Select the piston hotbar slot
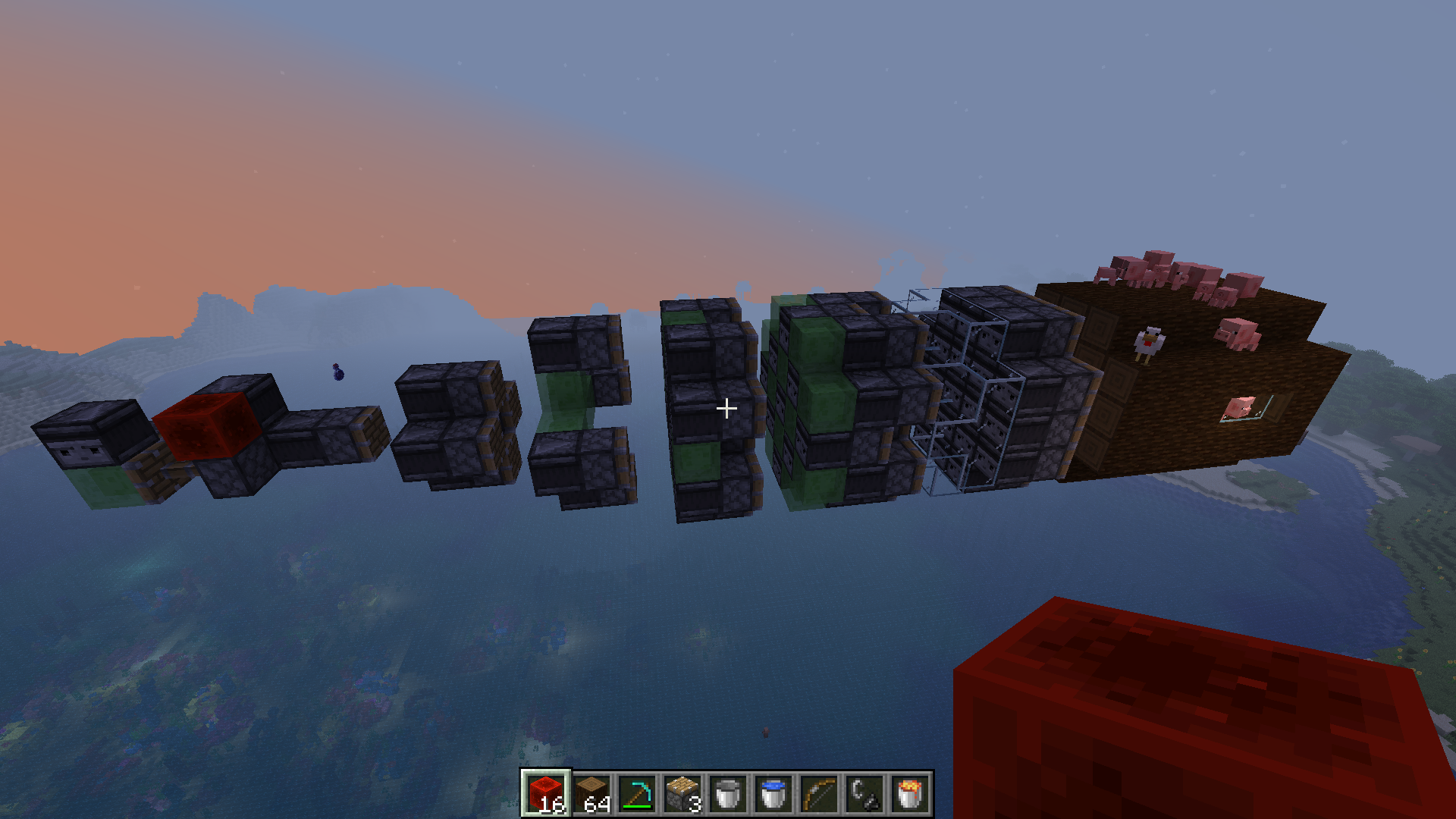This screenshot has height=819, width=1456. click(x=682, y=794)
